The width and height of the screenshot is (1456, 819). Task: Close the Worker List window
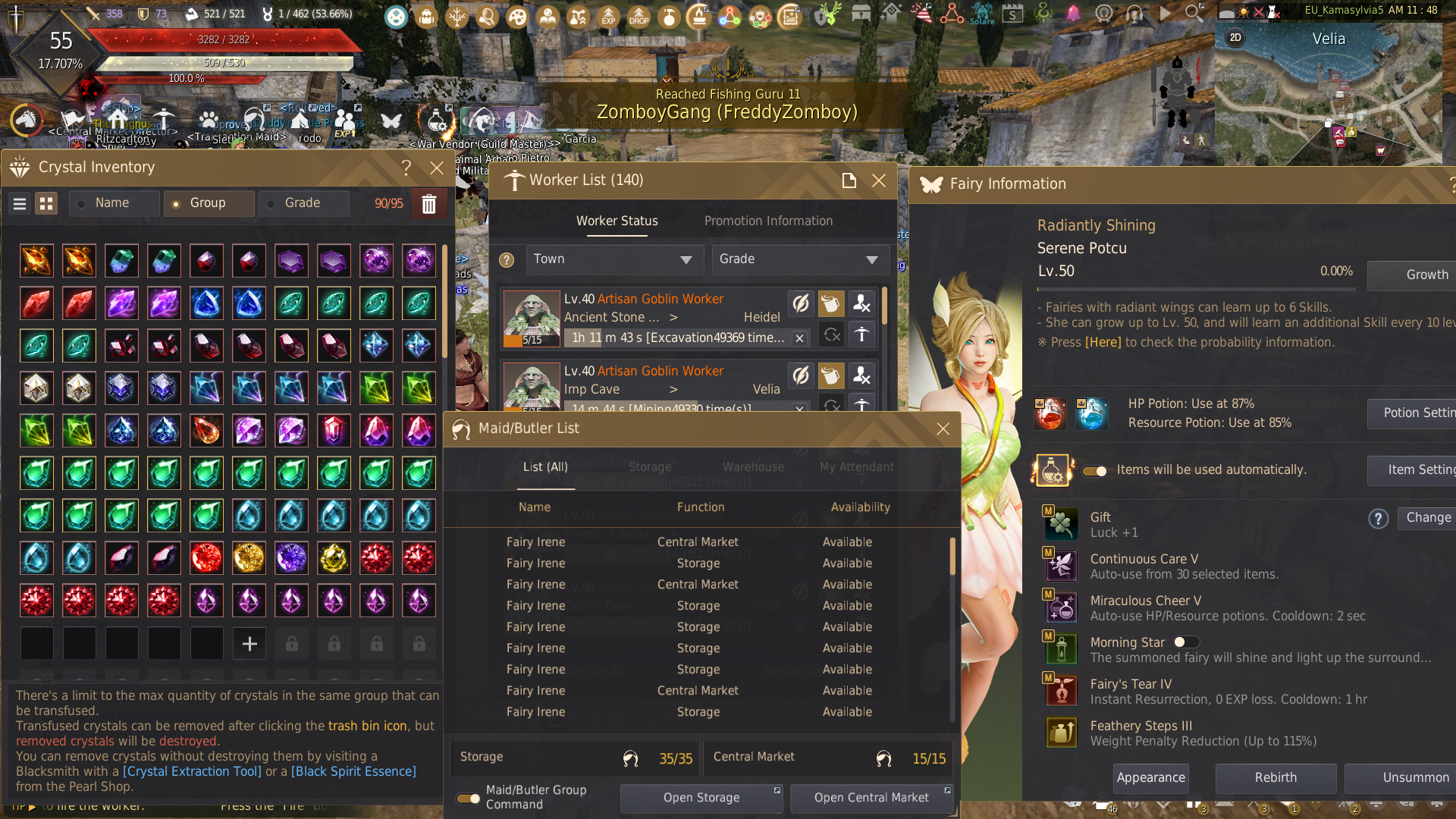[x=878, y=180]
